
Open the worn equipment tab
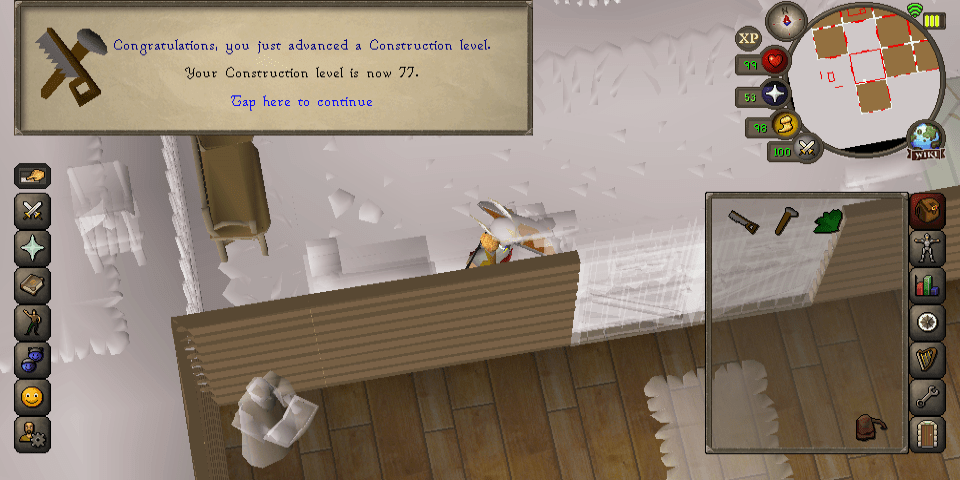point(927,249)
